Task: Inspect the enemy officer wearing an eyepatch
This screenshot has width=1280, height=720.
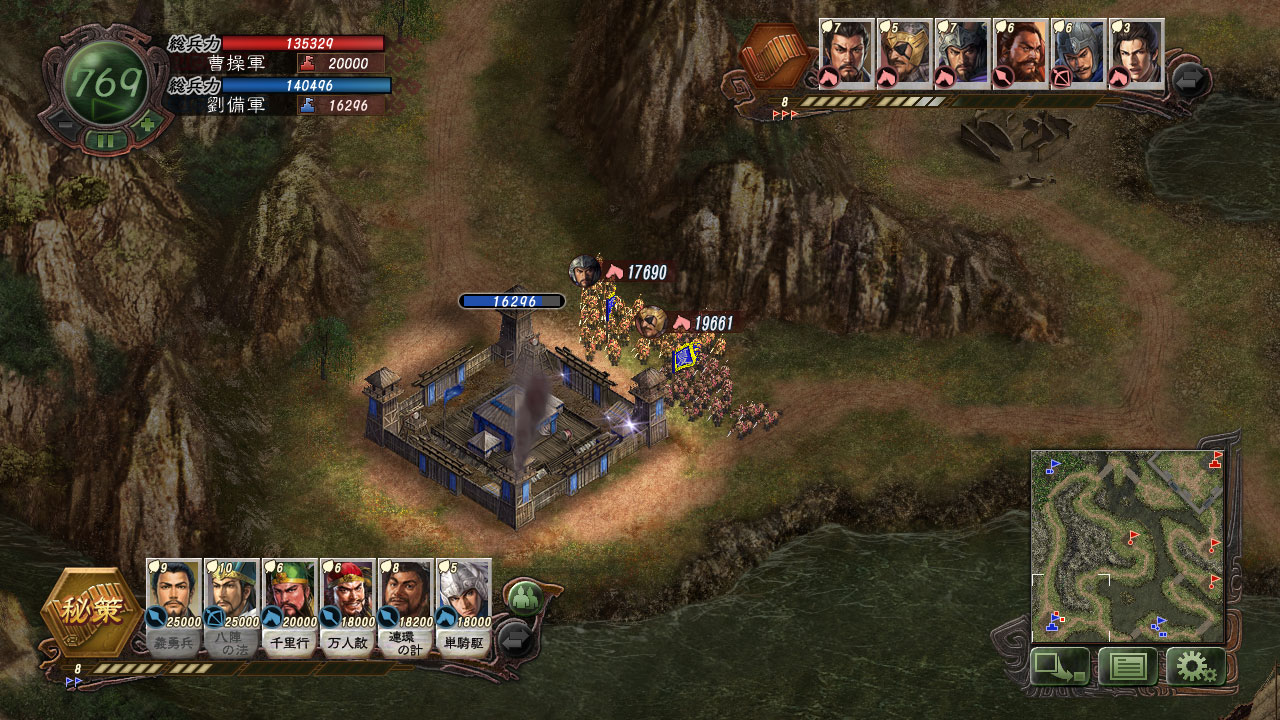Action: tap(904, 55)
